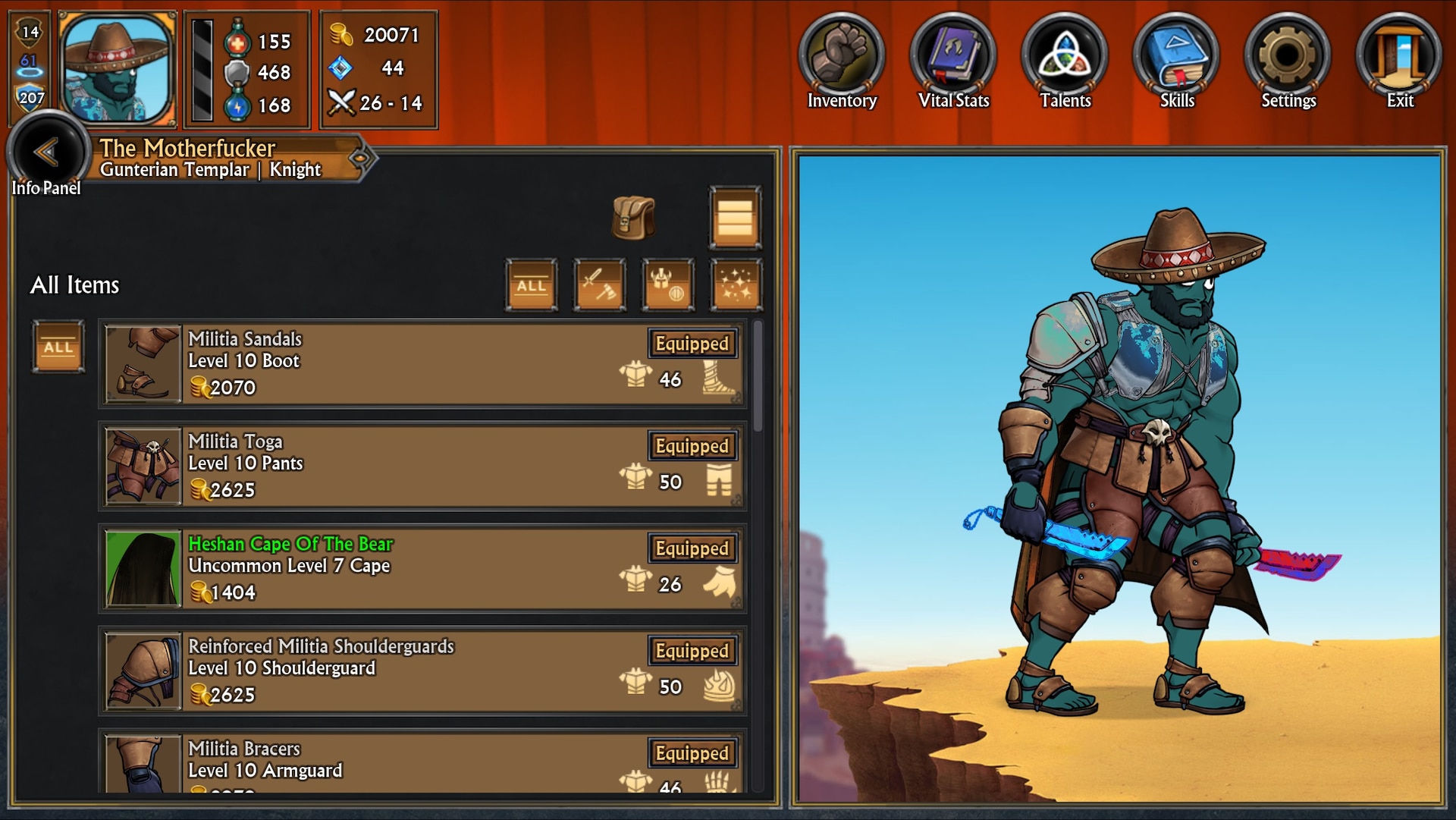Screen dimensions: 1456x820
Task: Select the ALL button beside item list
Action: tap(58, 347)
